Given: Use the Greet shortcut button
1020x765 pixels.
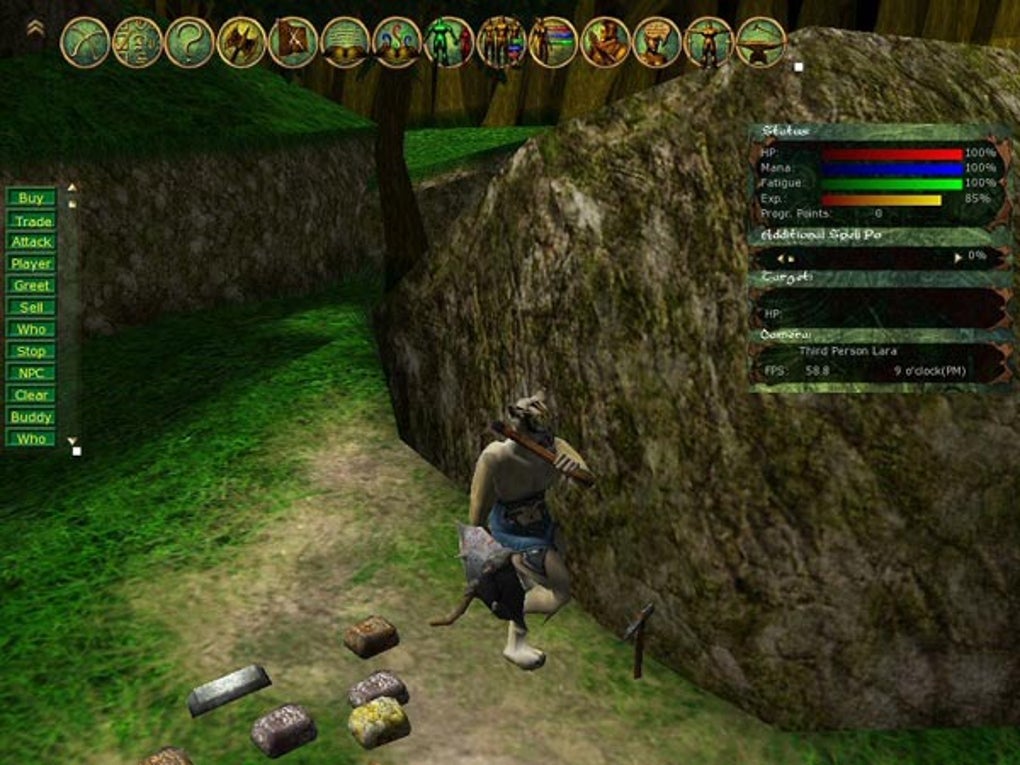Looking at the screenshot, I should click(31, 286).
